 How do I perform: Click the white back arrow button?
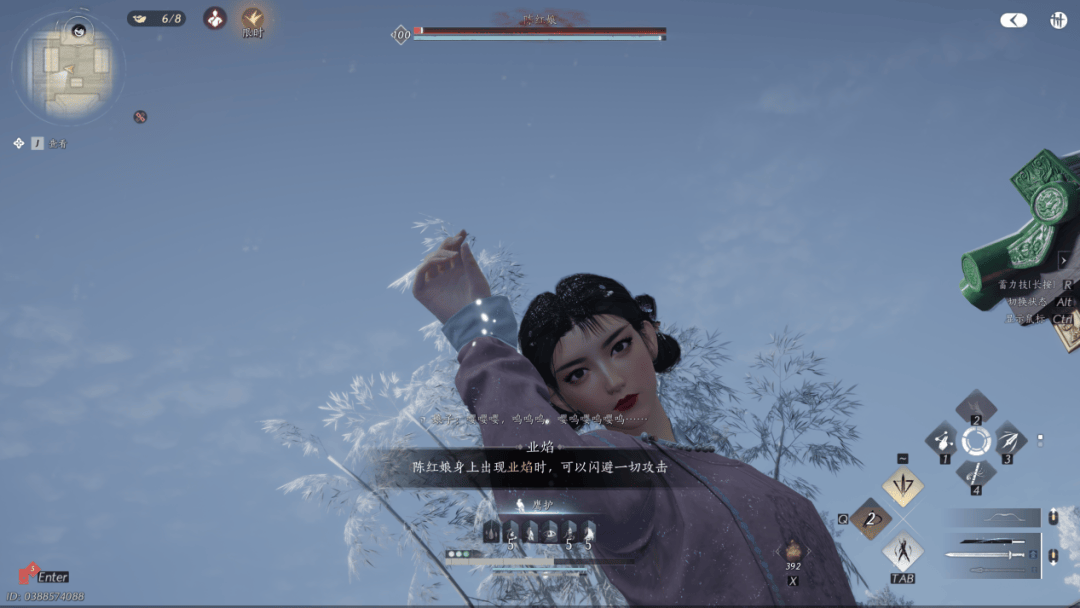(x=1014, y=20)
